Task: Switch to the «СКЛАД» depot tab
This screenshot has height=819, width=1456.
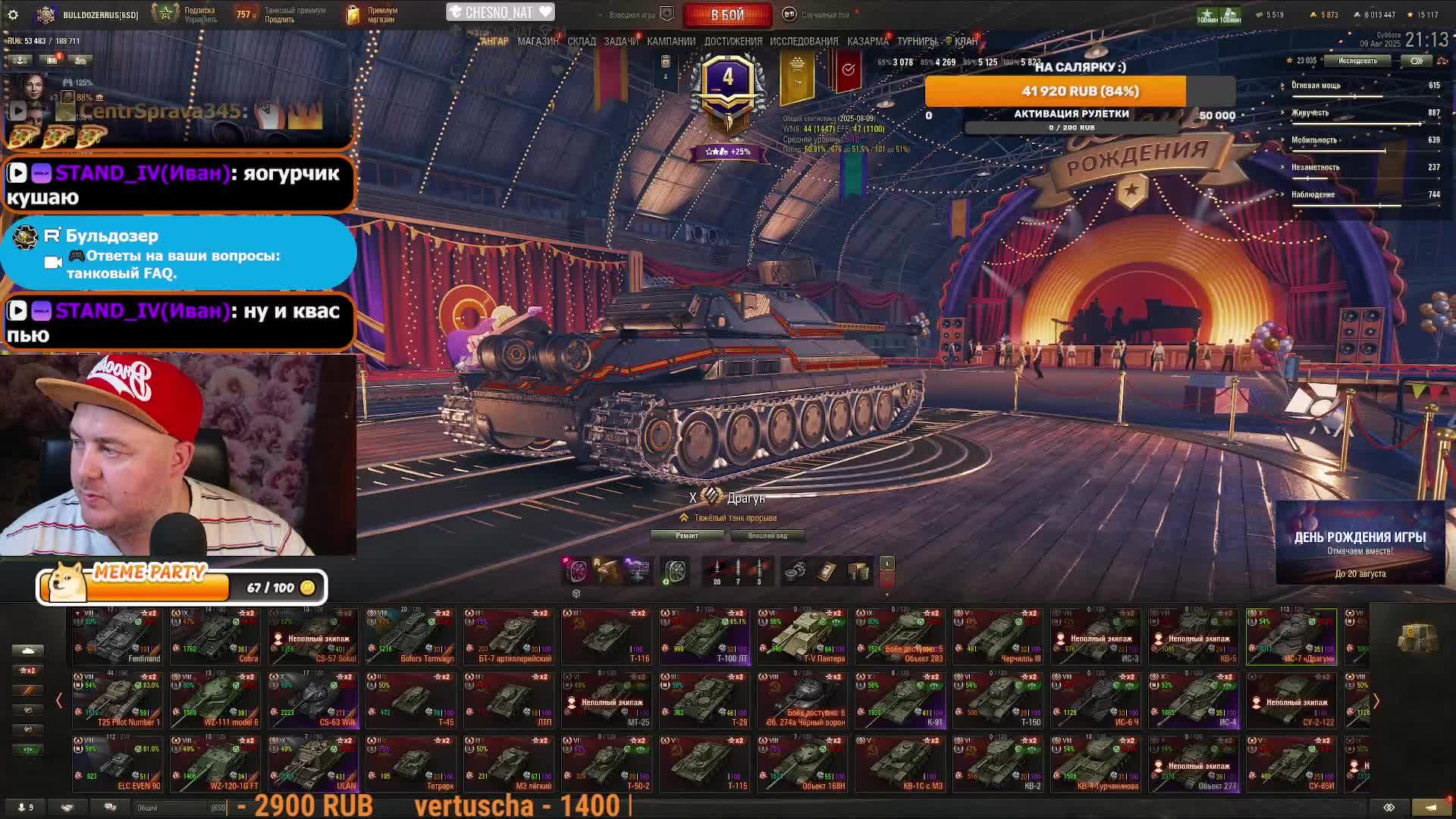Action: click(x=582, y=41)
